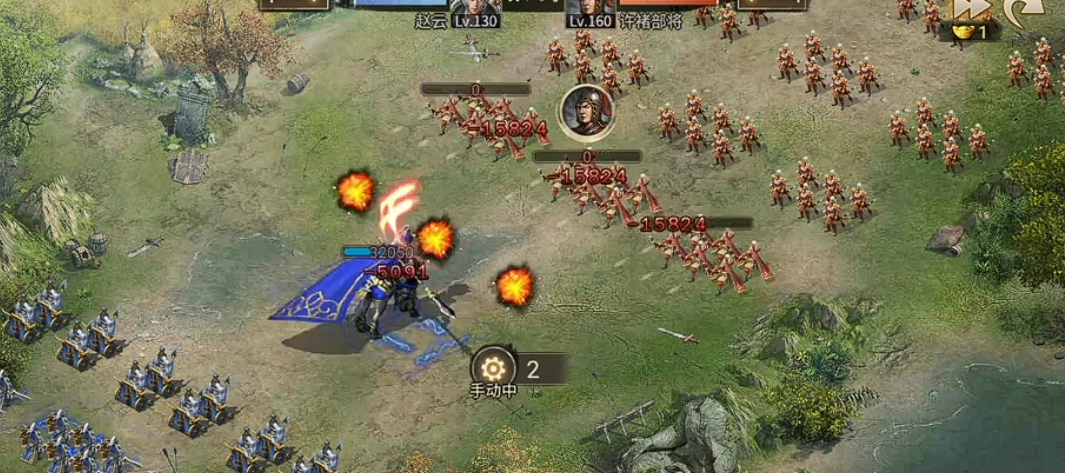The height and width of the screenshot is (473, 1065).
Task: Click the gold ingot counter
Action: click(967, 33)
